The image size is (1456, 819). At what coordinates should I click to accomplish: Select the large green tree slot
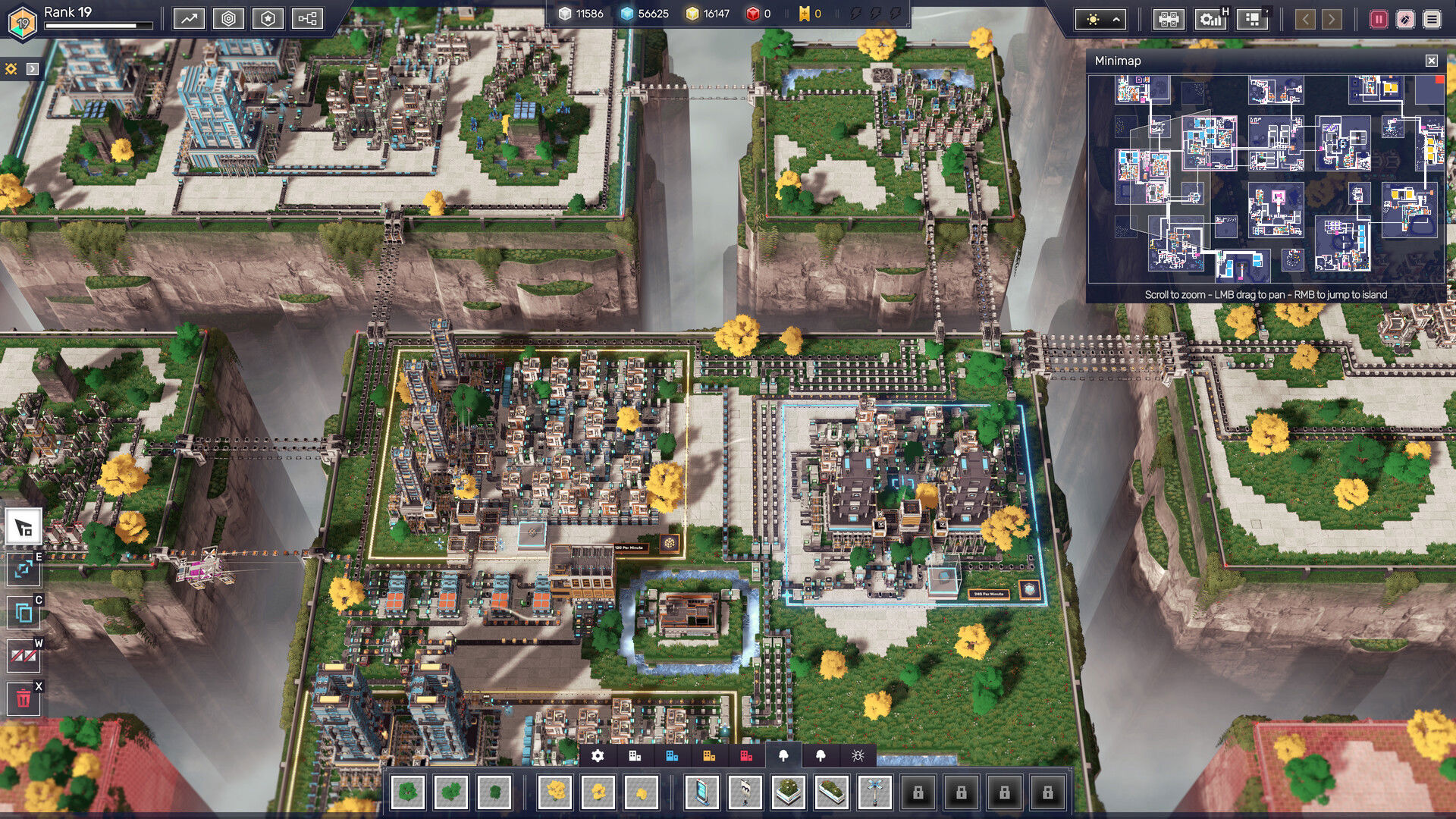[408, 792]
